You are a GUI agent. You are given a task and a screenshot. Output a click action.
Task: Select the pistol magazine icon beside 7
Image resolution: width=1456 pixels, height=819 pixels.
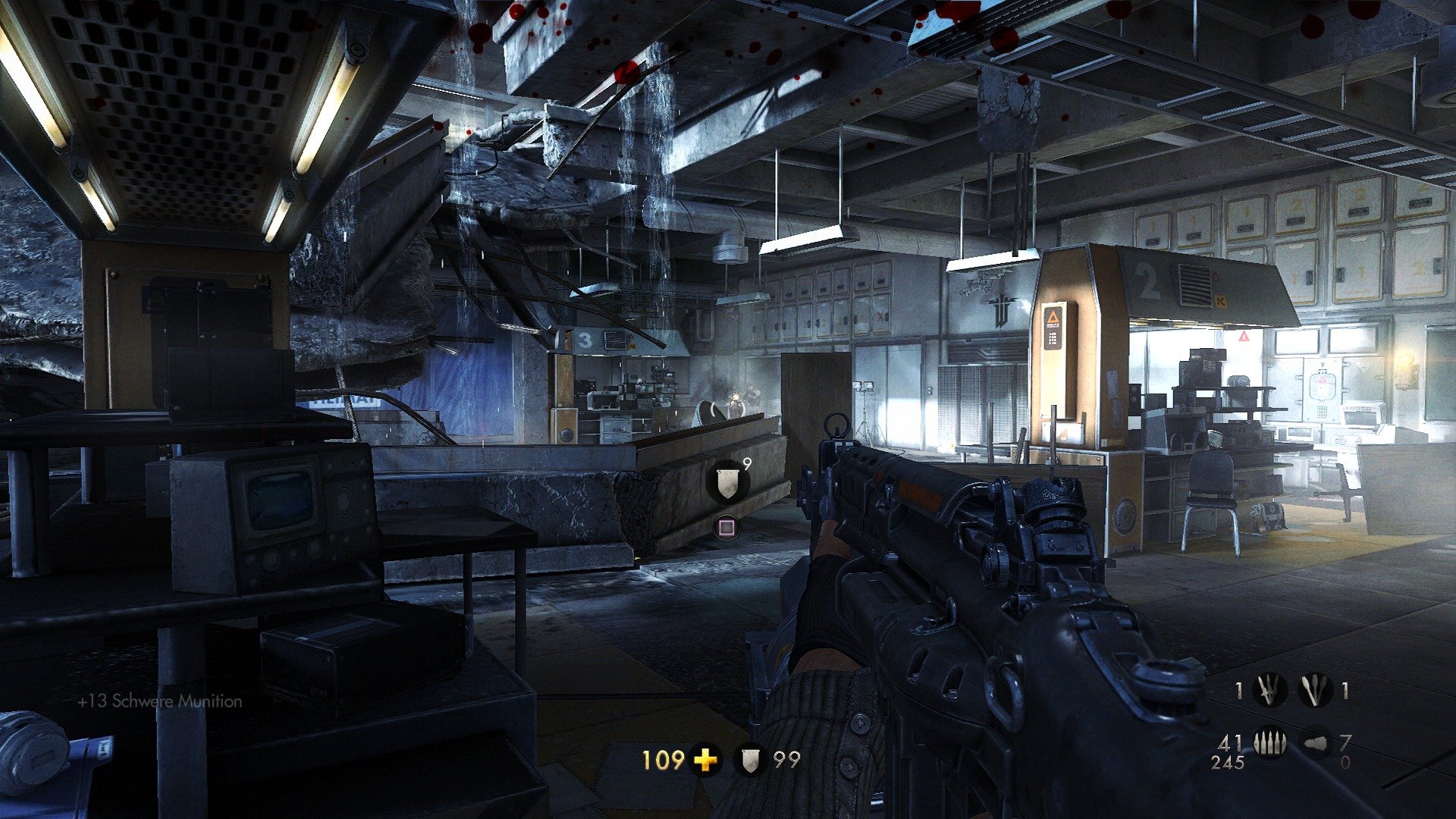click(x=1314, y=743)
